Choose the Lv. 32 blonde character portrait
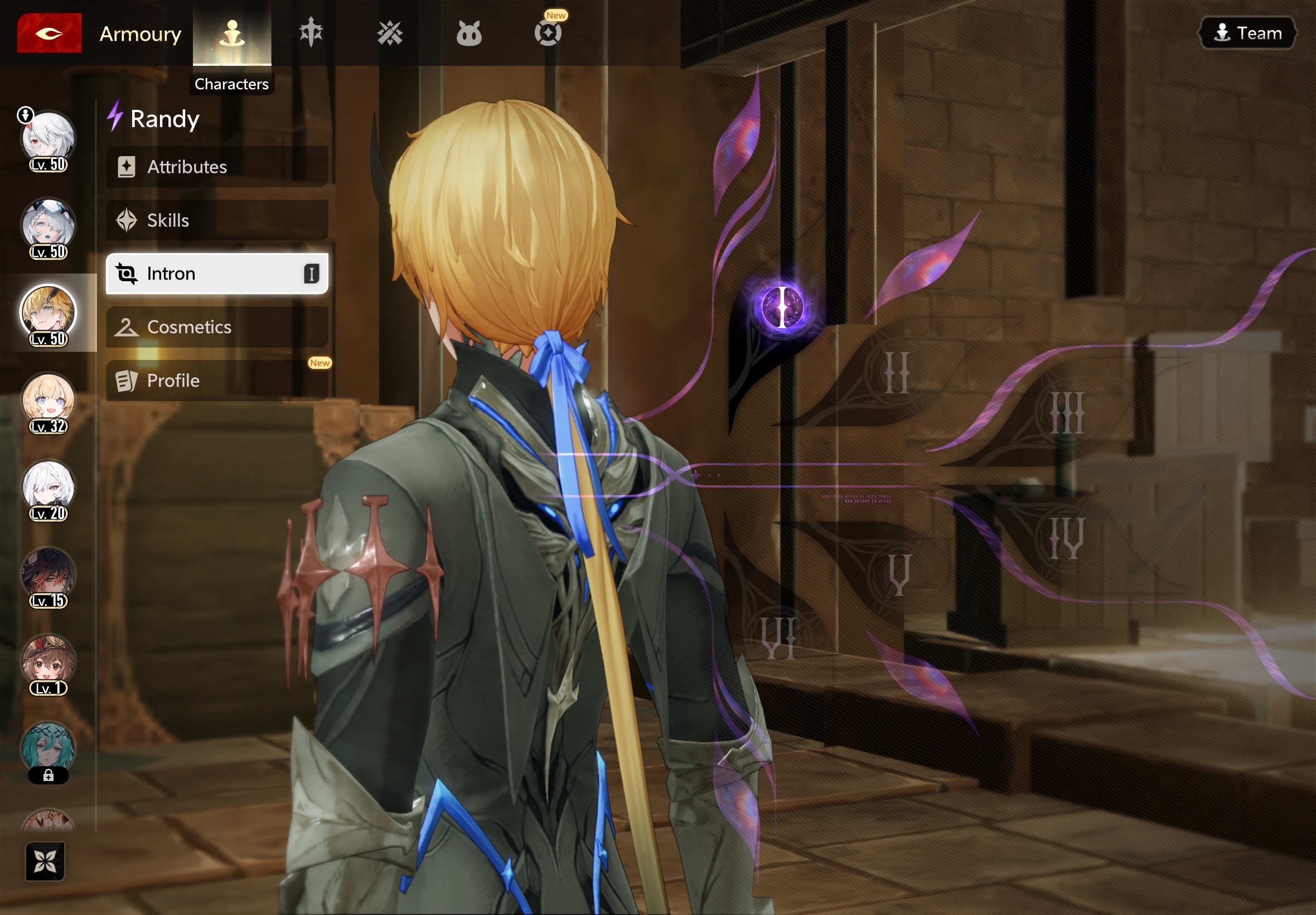This screenshot has width=1316, height=915. point(48,401)
